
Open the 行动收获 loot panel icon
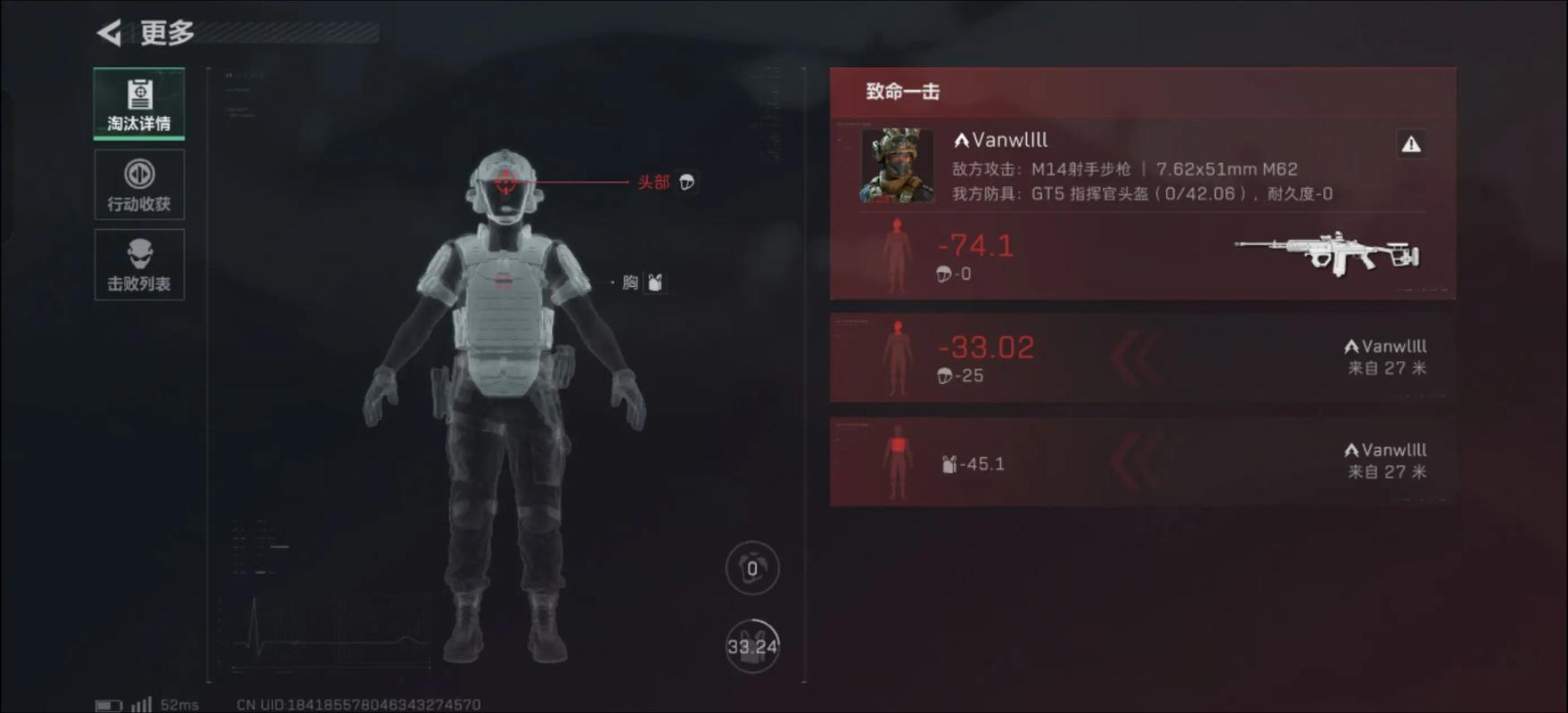coord(139,175)
